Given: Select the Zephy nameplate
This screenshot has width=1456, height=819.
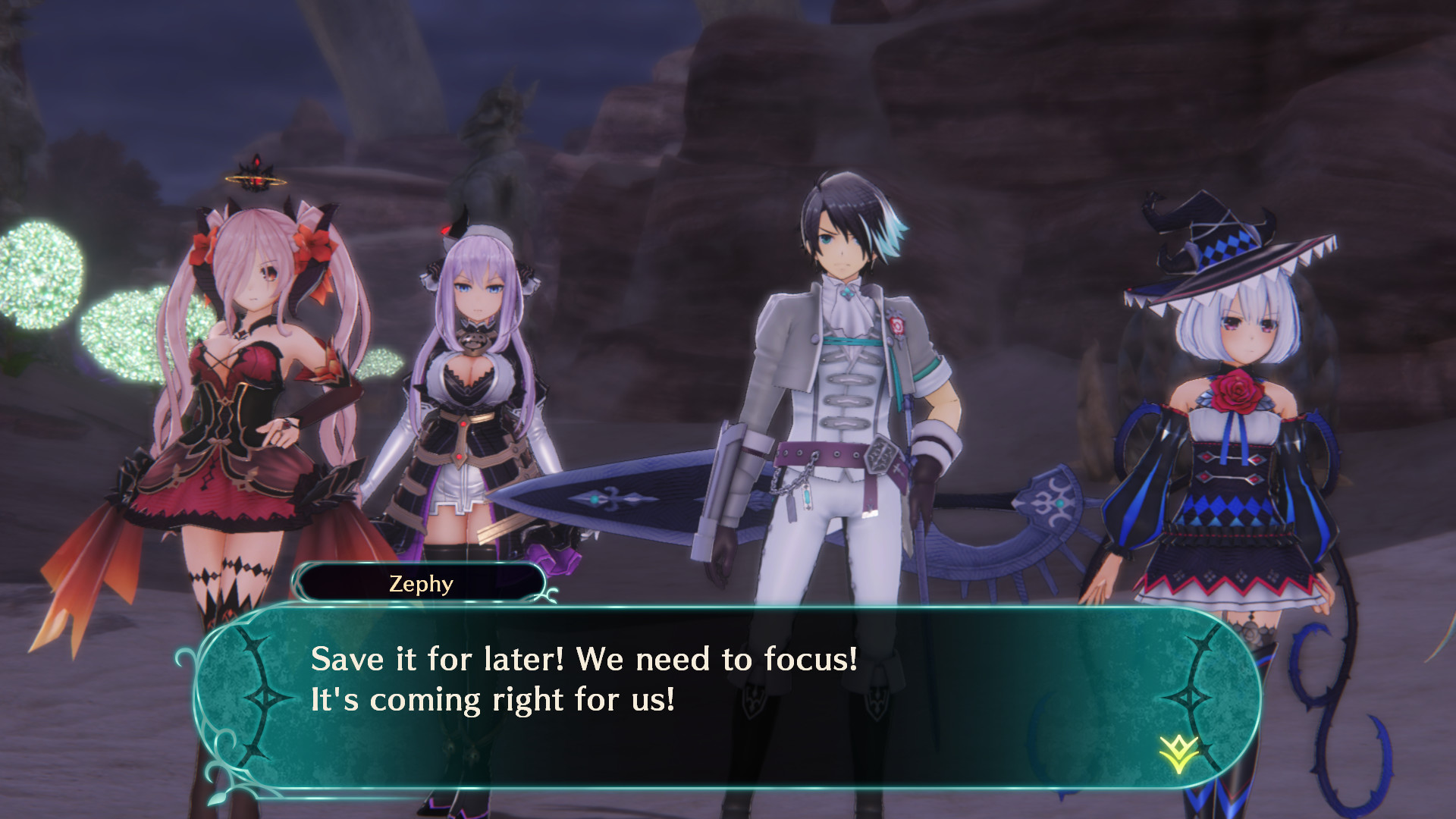Looking at the screenshot, I should [422, 582].
